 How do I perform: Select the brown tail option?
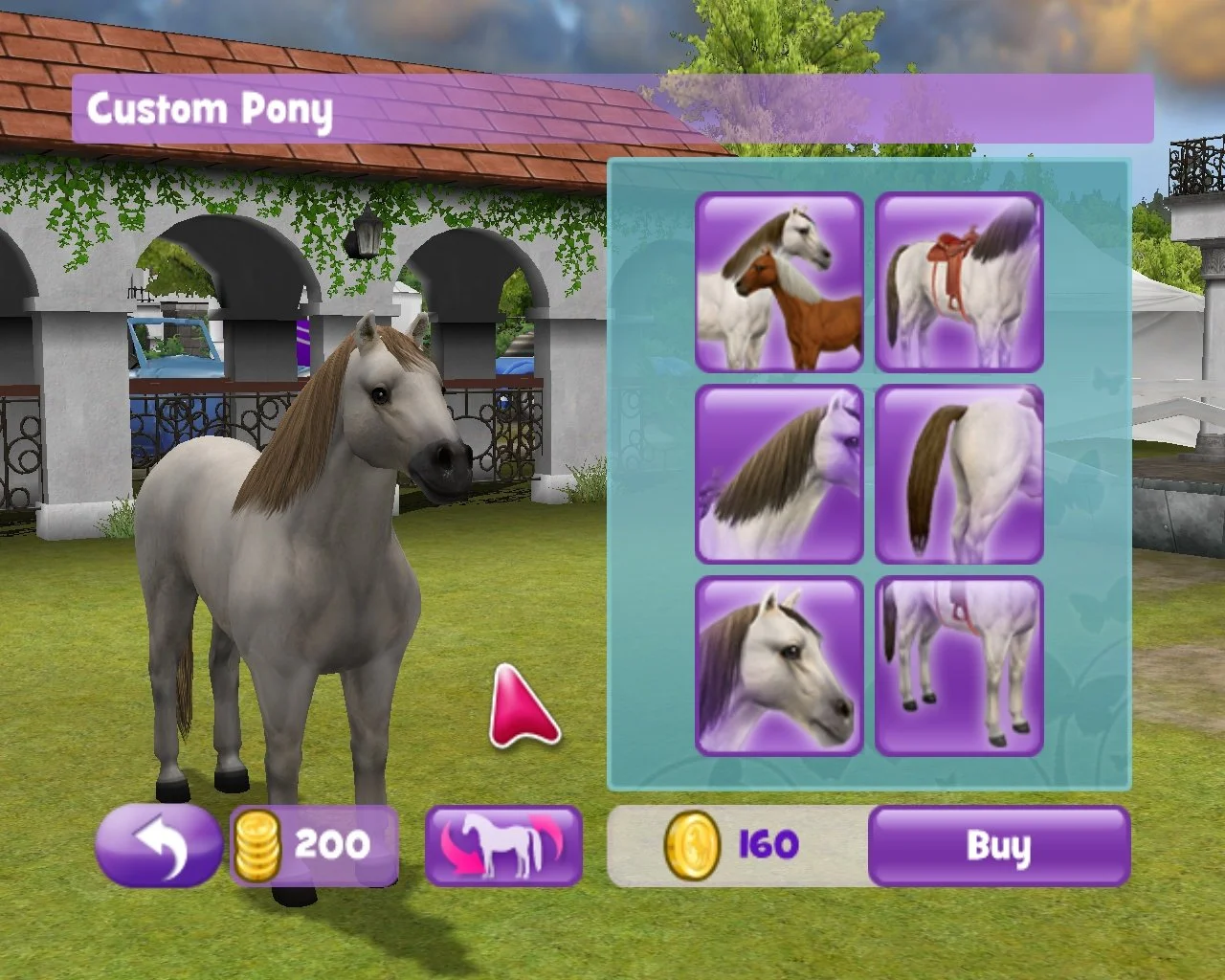[957, 472]
